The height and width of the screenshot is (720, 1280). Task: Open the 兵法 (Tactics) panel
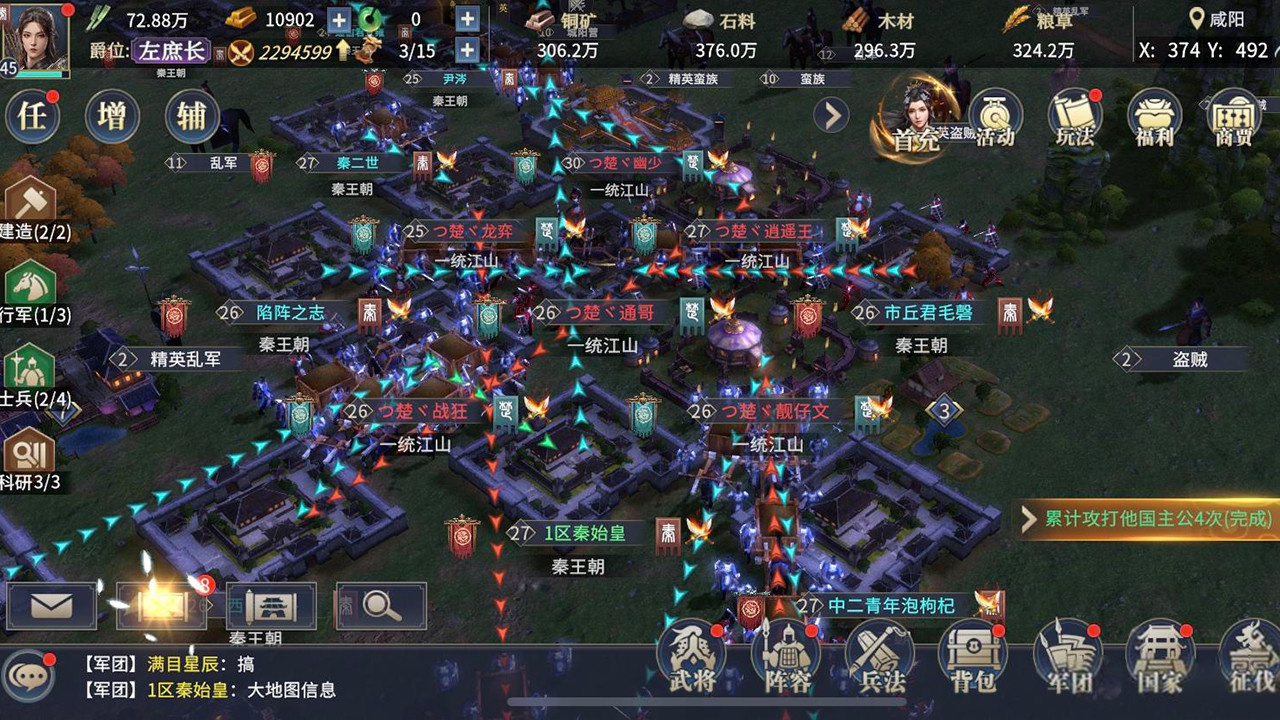pos(878,655)
